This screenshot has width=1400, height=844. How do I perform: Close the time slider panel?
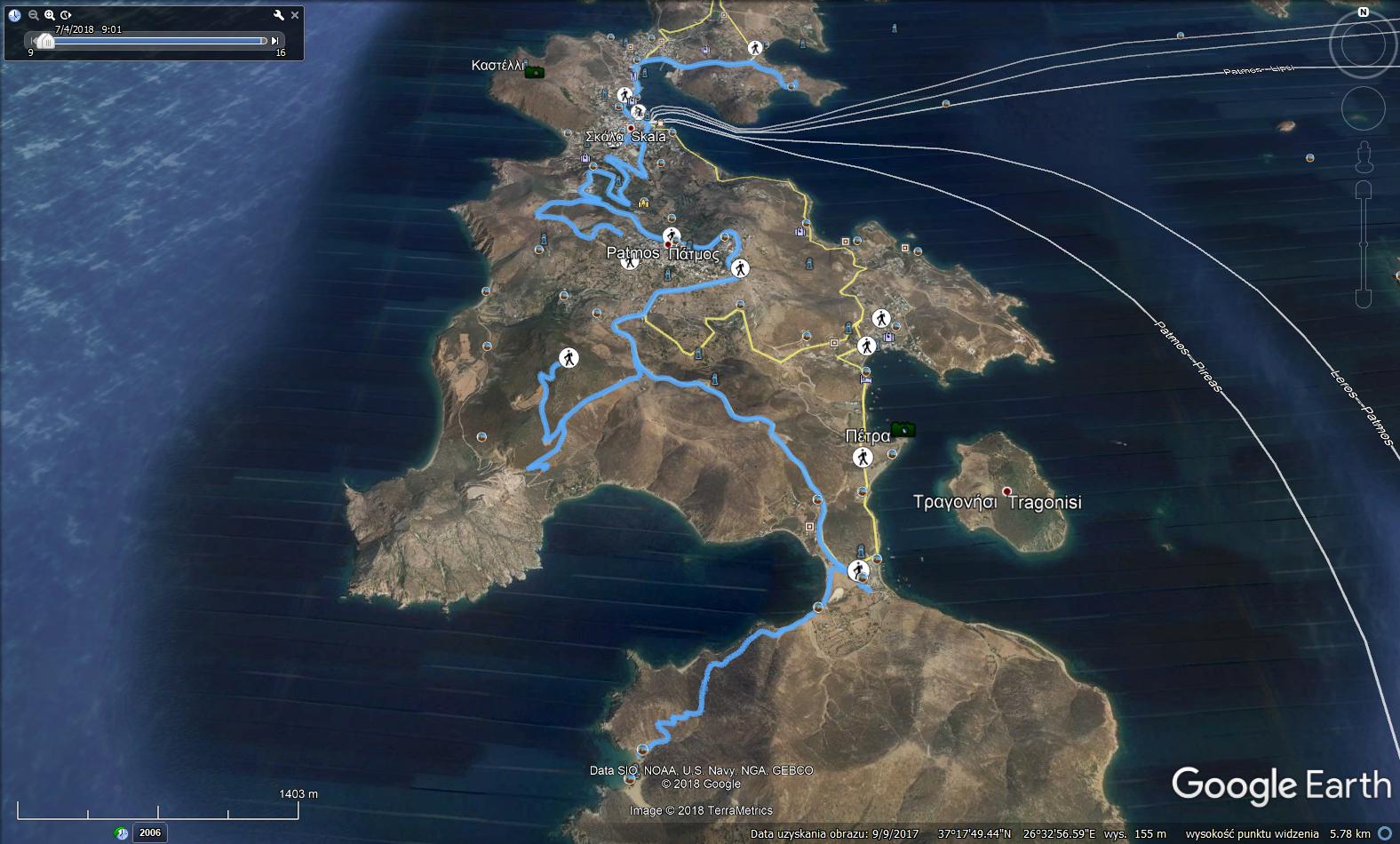point(295,15)
